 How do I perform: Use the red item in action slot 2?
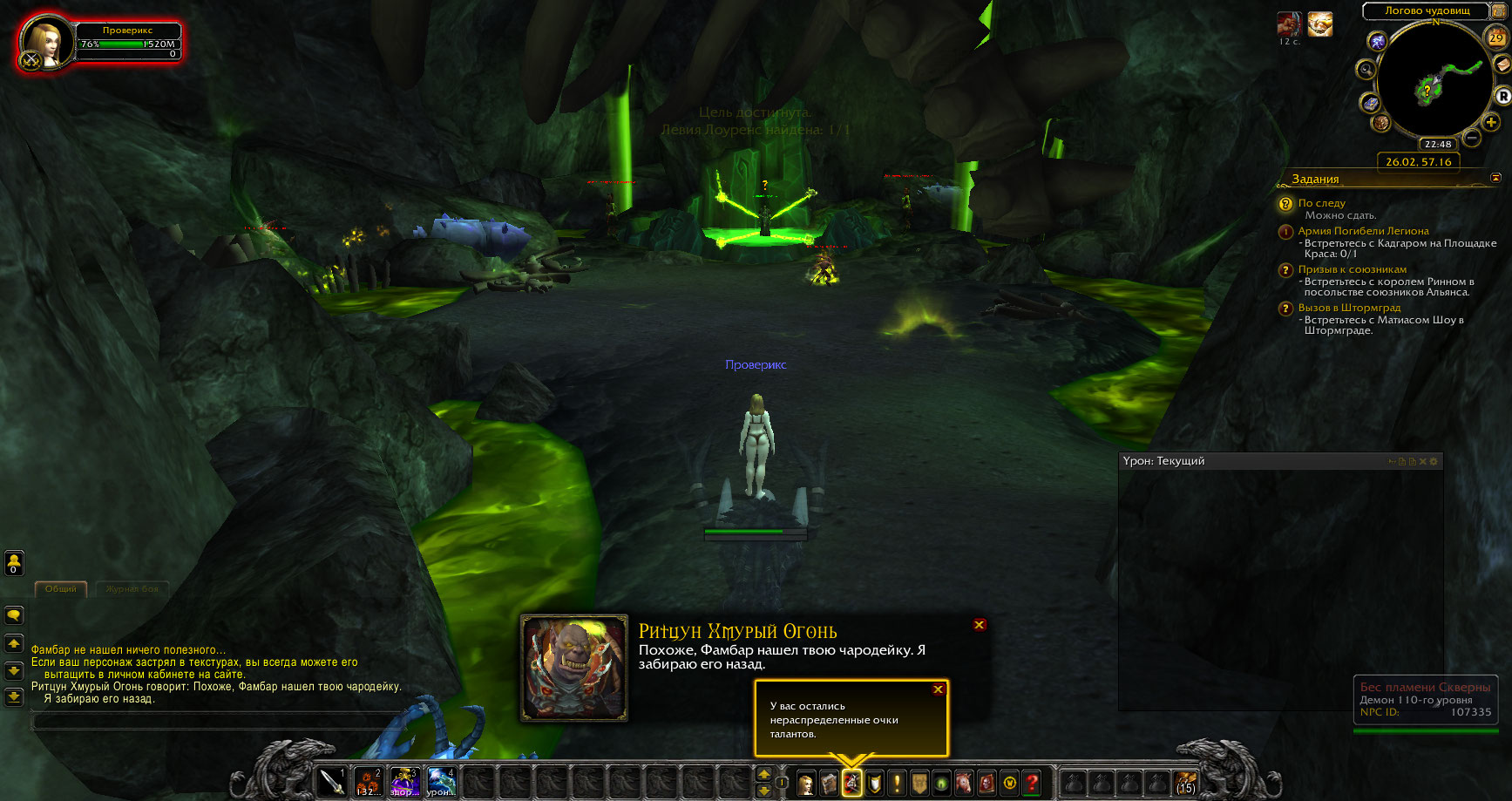[x=369, y=782]
